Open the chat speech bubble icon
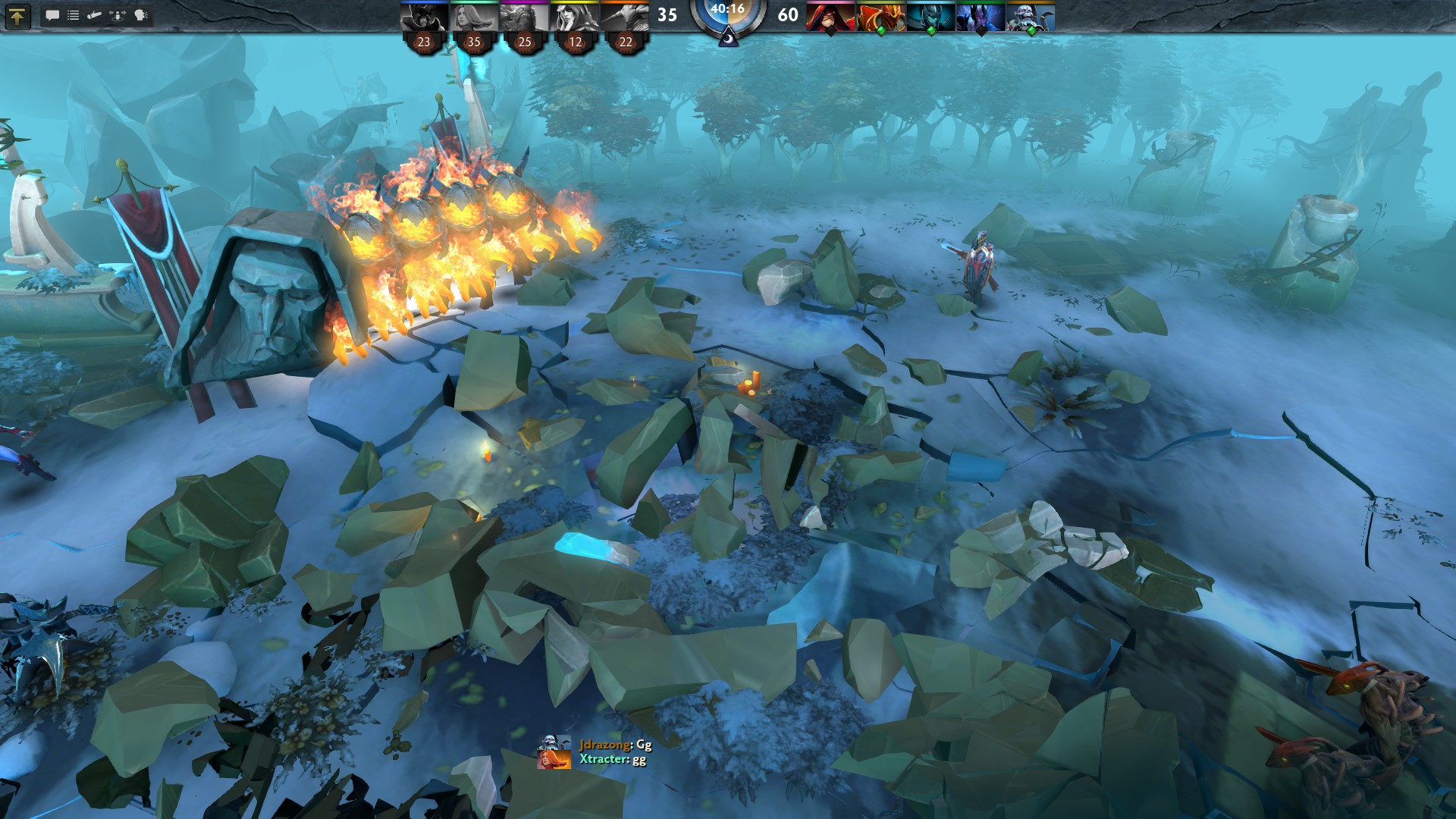 click(x=52, y=15)
